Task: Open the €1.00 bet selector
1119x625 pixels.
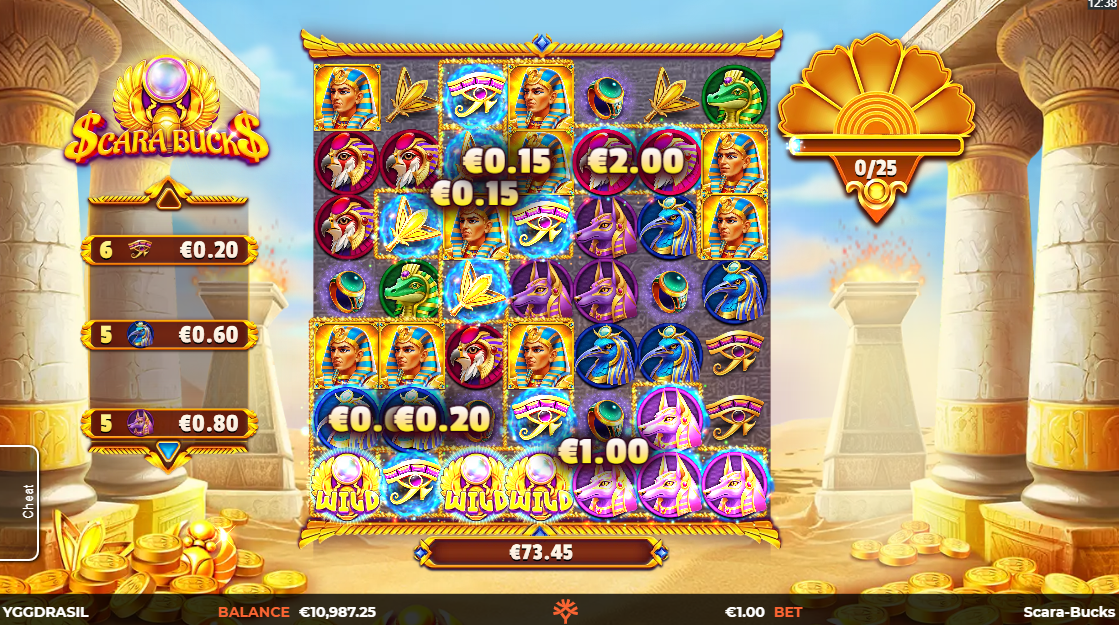Action: pos(763,611)
